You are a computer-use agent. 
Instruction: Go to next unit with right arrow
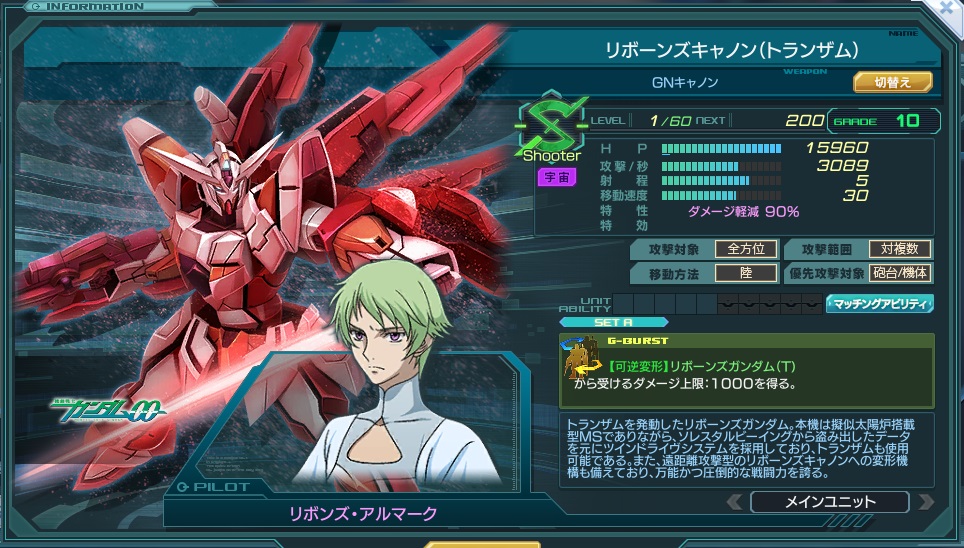pos(926,502)
